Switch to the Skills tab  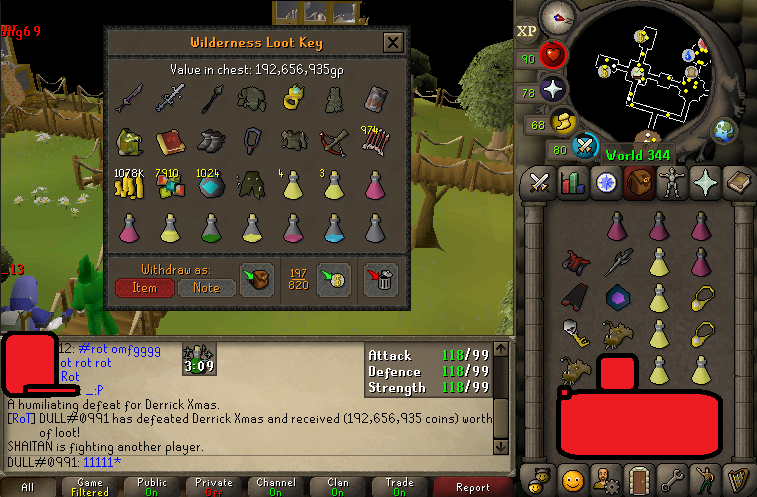coord(573,183)
